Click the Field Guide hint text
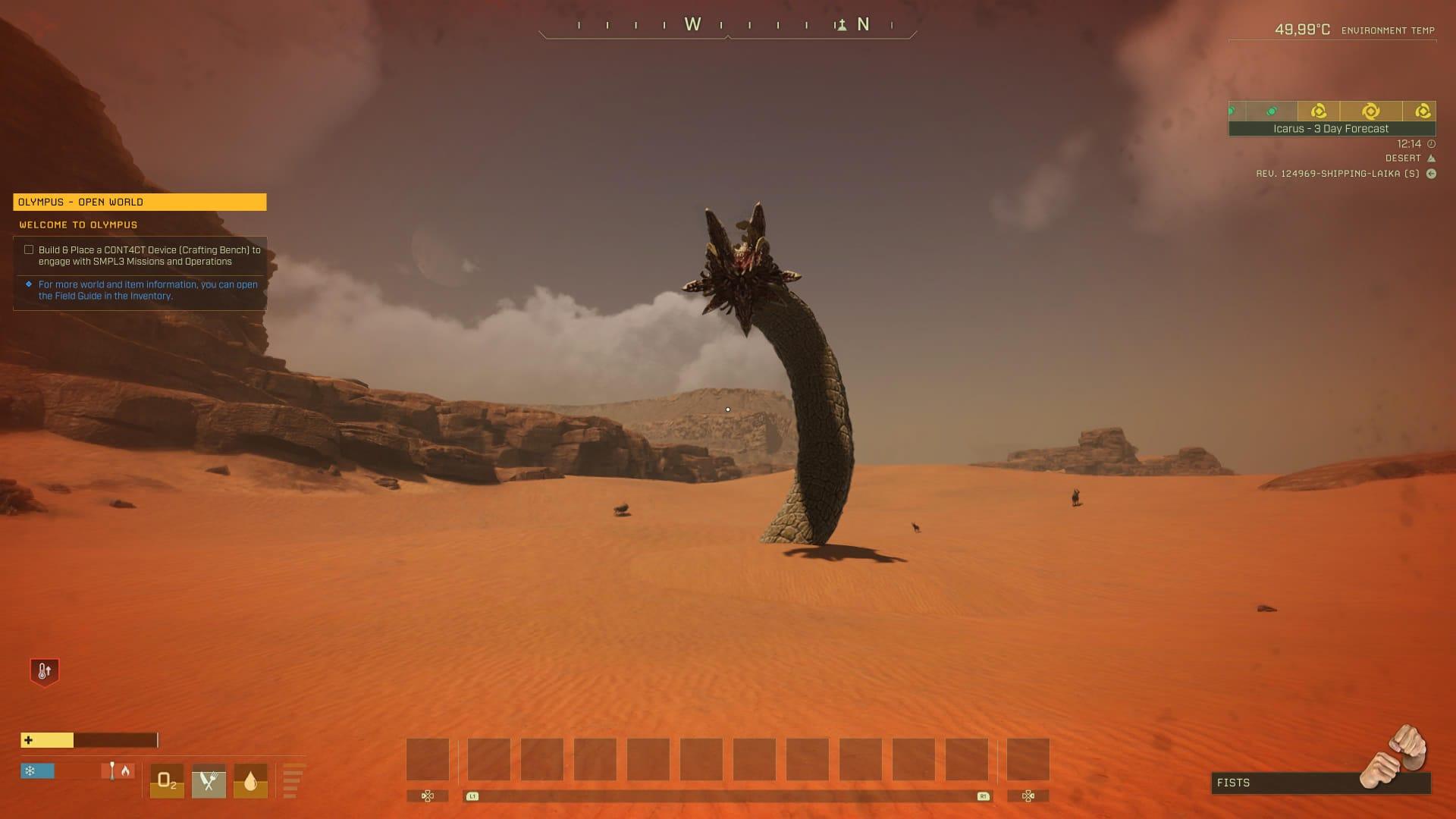 coord(148,290)
